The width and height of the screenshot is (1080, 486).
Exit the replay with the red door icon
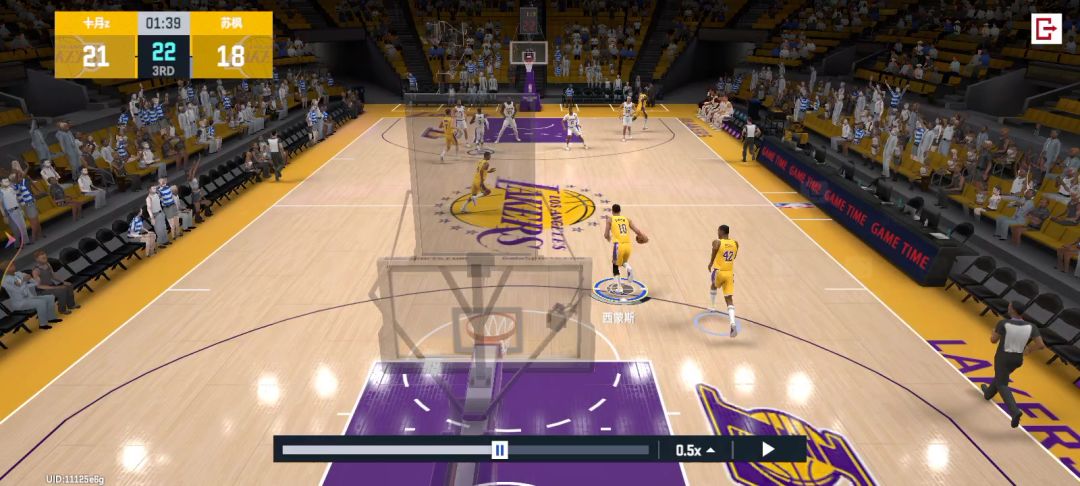coord(1046,28)
